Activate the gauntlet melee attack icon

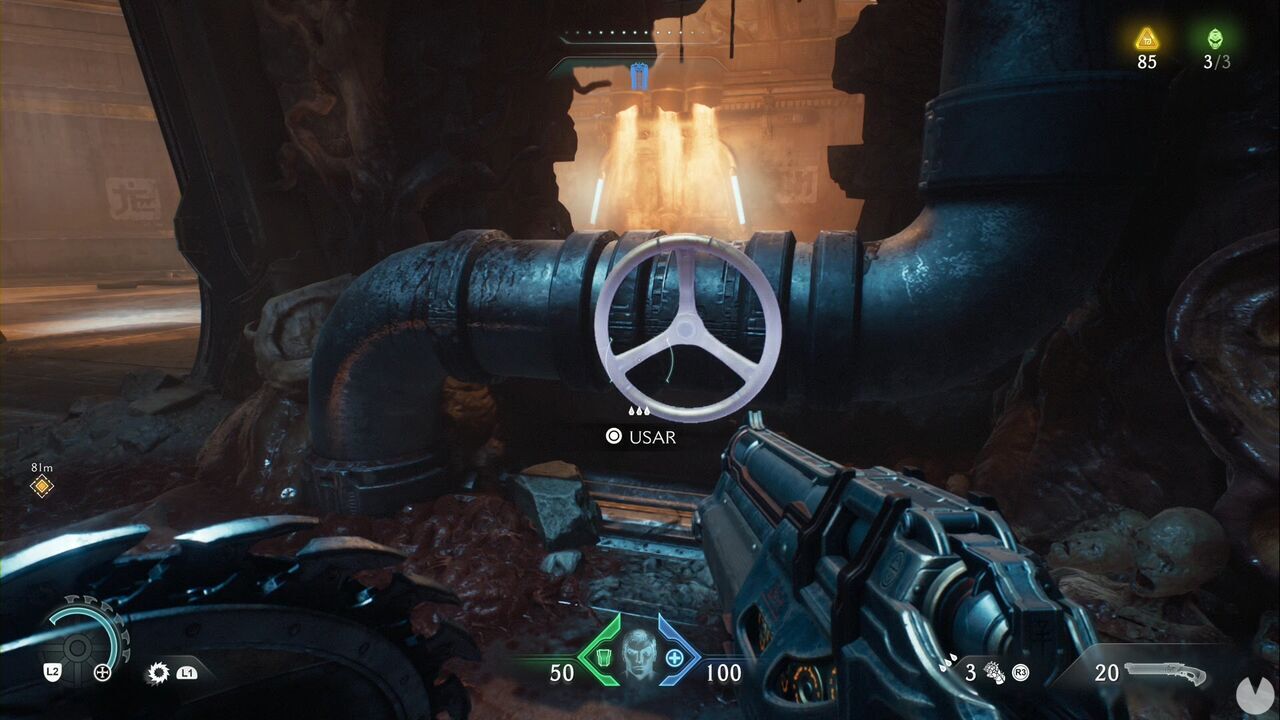click(994, 672)
